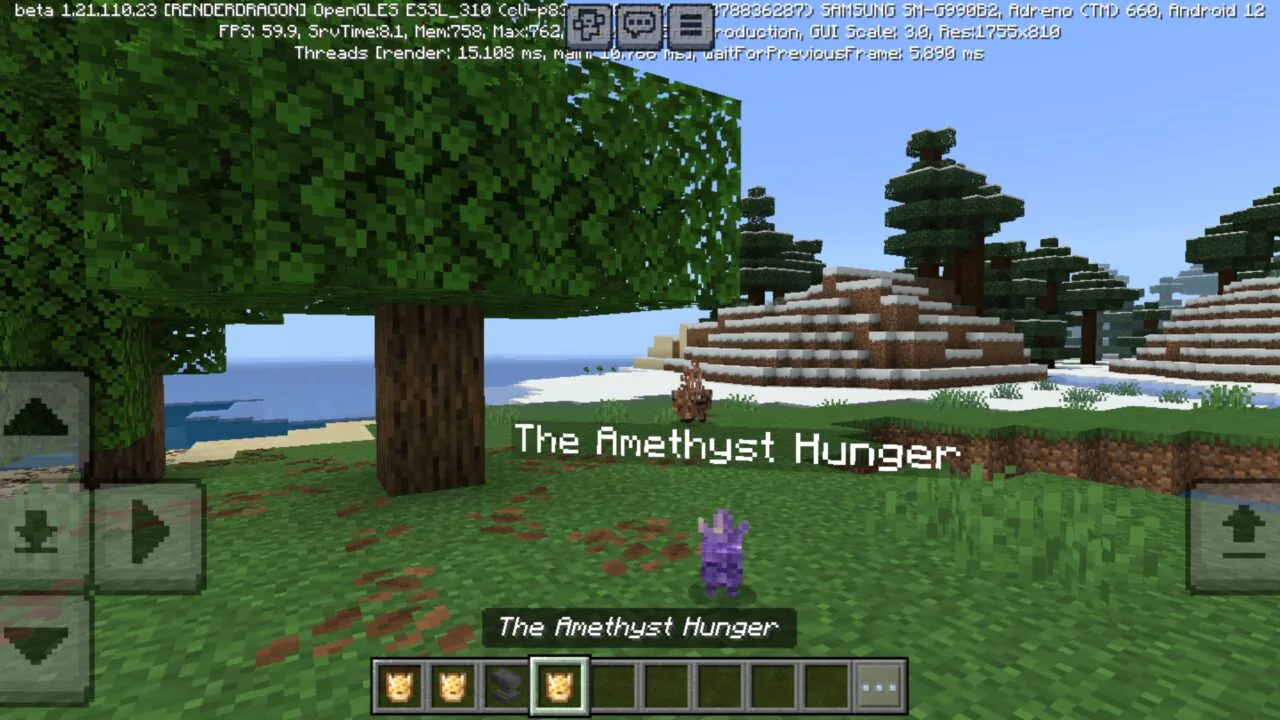This screenshot has height=720, width=1280.
Task: Expand extra hotbar slots with the ellipsis button
Action: click(x=879, y=684)
